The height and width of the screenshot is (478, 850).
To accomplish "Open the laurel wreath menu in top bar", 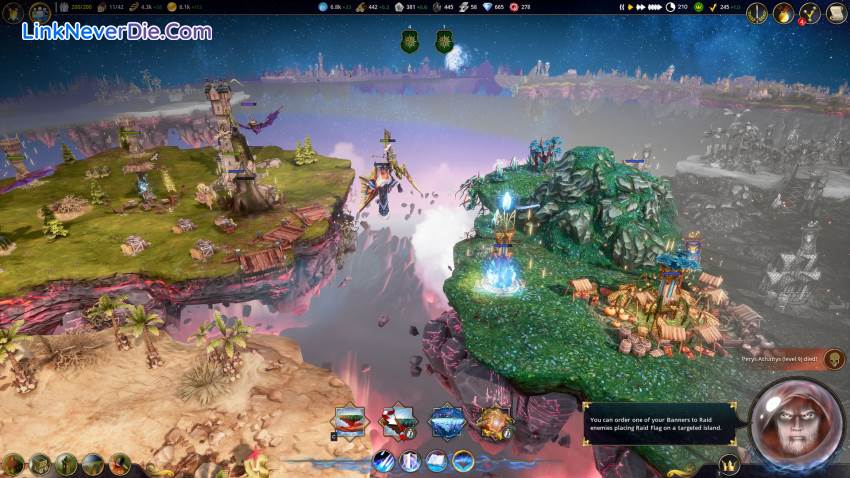I will pos(756,13).
